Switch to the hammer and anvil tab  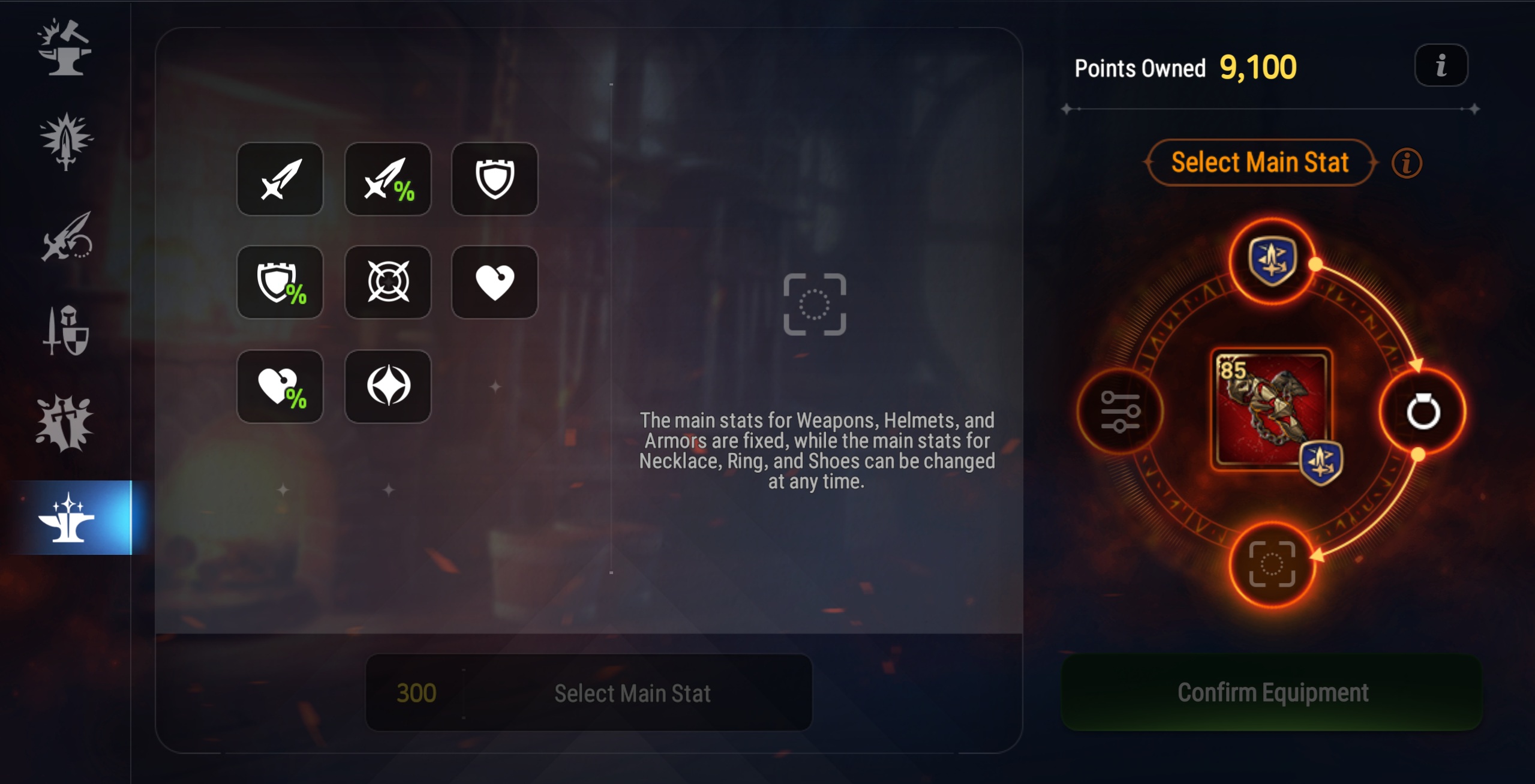click(65, 48)
